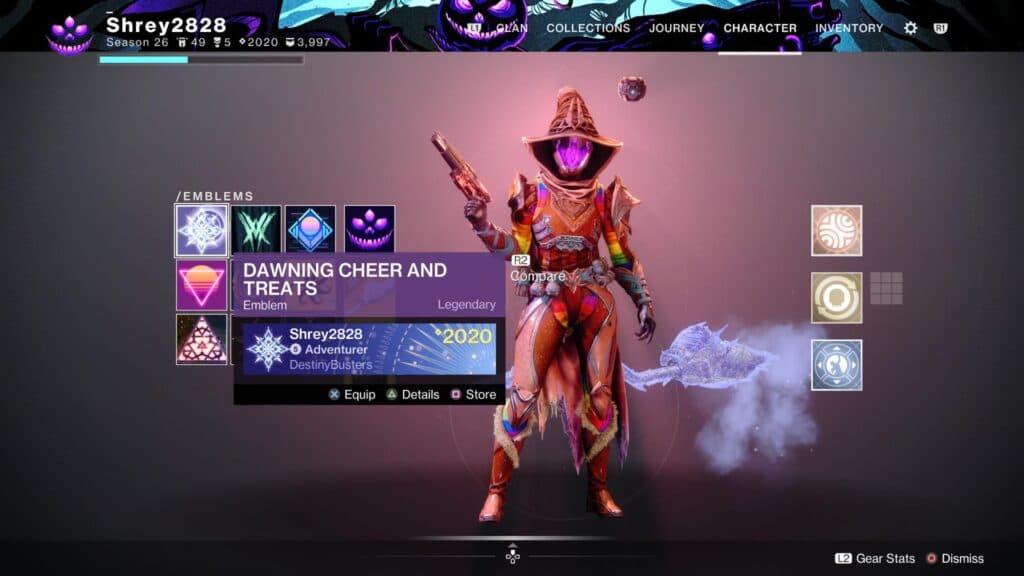Select the Character tab
The width and height of the screenshot is (1024, 576).
click(760, 28)
